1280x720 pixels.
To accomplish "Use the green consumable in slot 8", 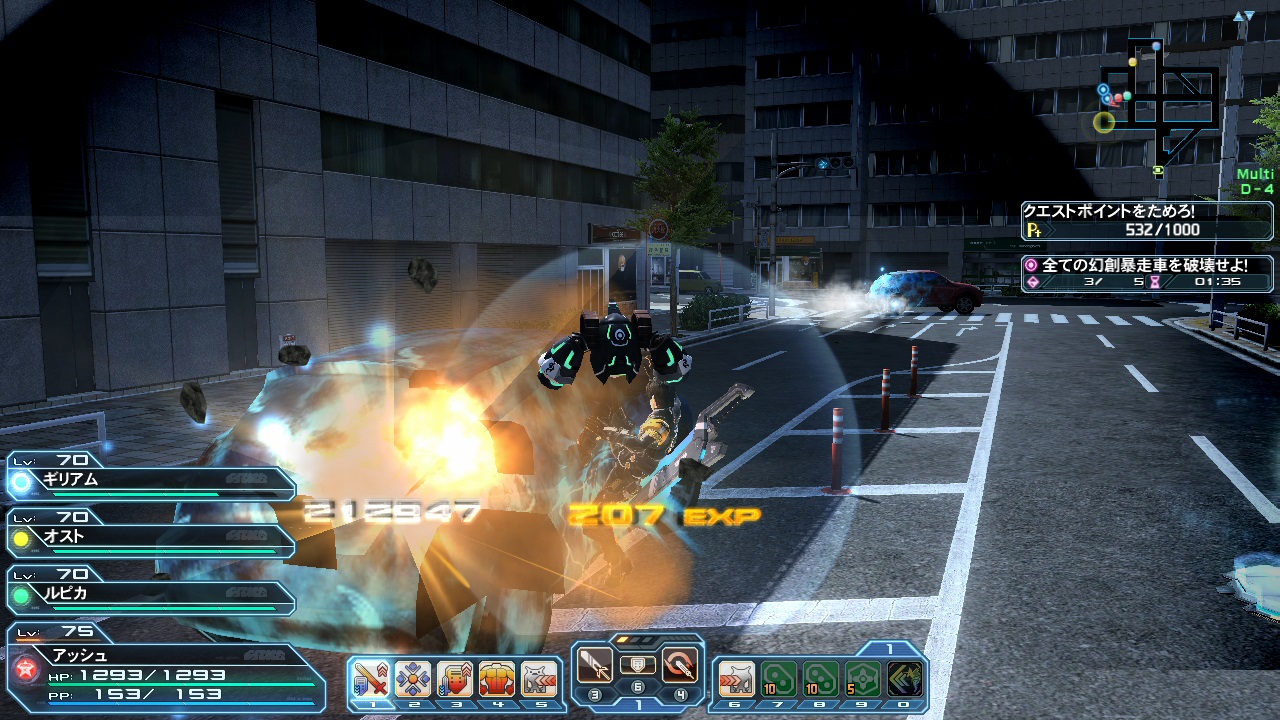I will tap(821, 680).
